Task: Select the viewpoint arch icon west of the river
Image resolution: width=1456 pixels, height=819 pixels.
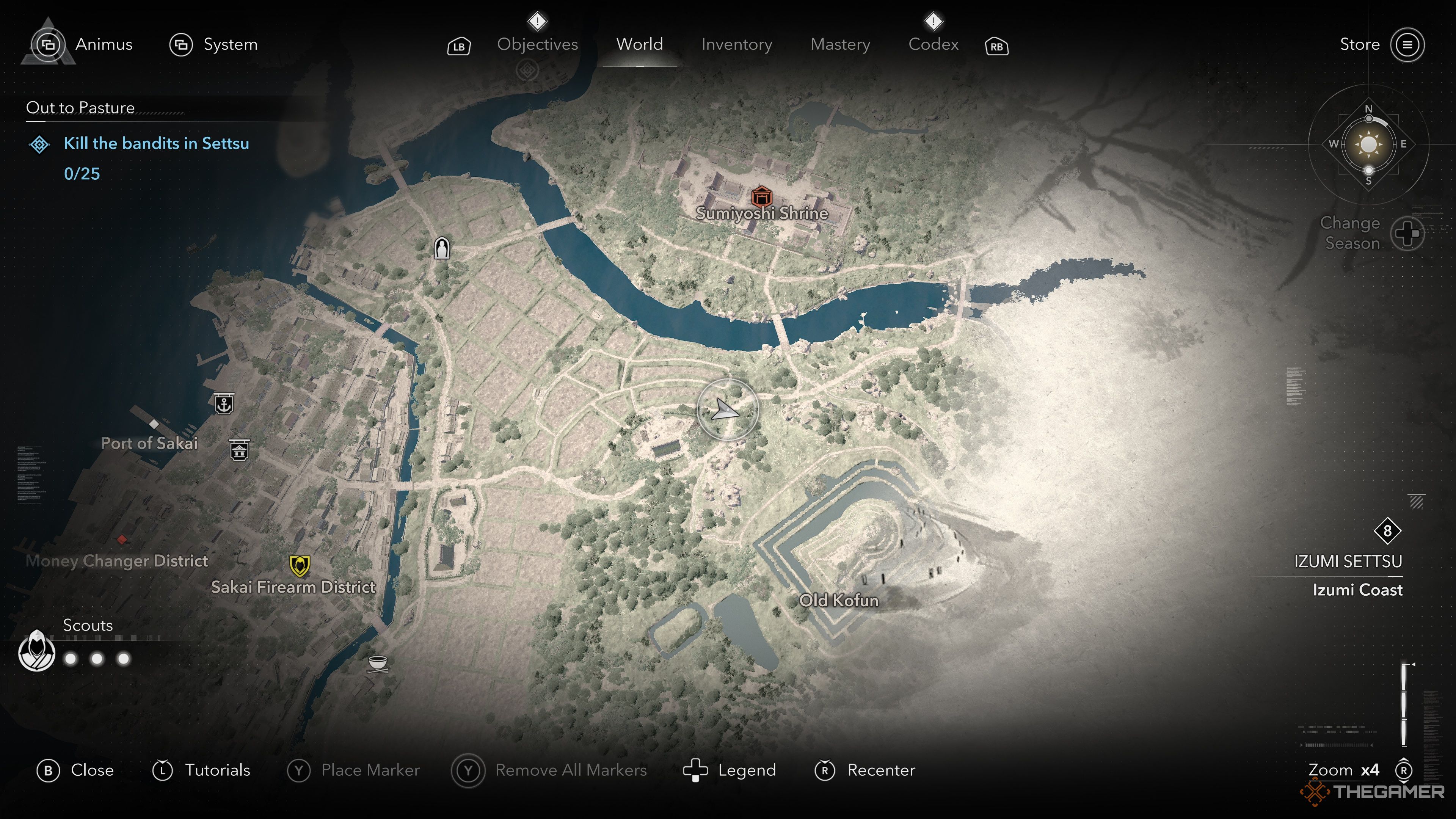Action: pos(442,247)
